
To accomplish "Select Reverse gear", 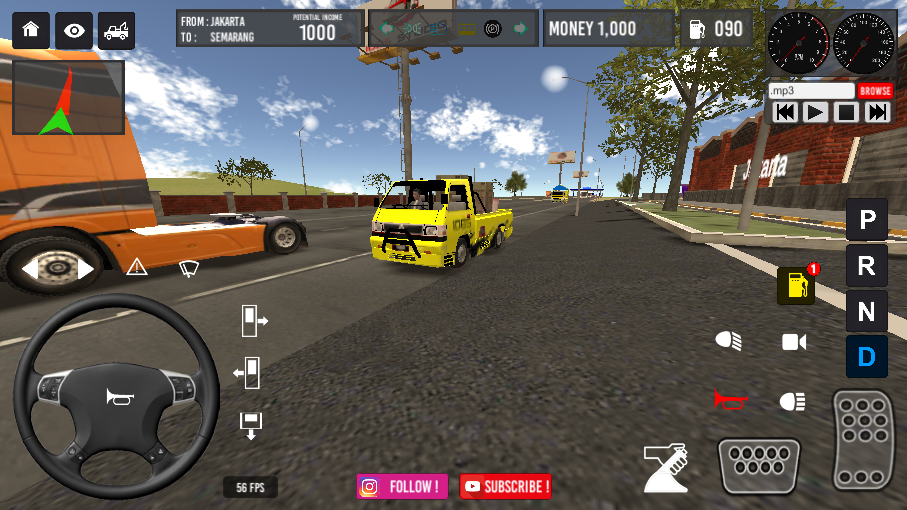I will coord(866,265).
